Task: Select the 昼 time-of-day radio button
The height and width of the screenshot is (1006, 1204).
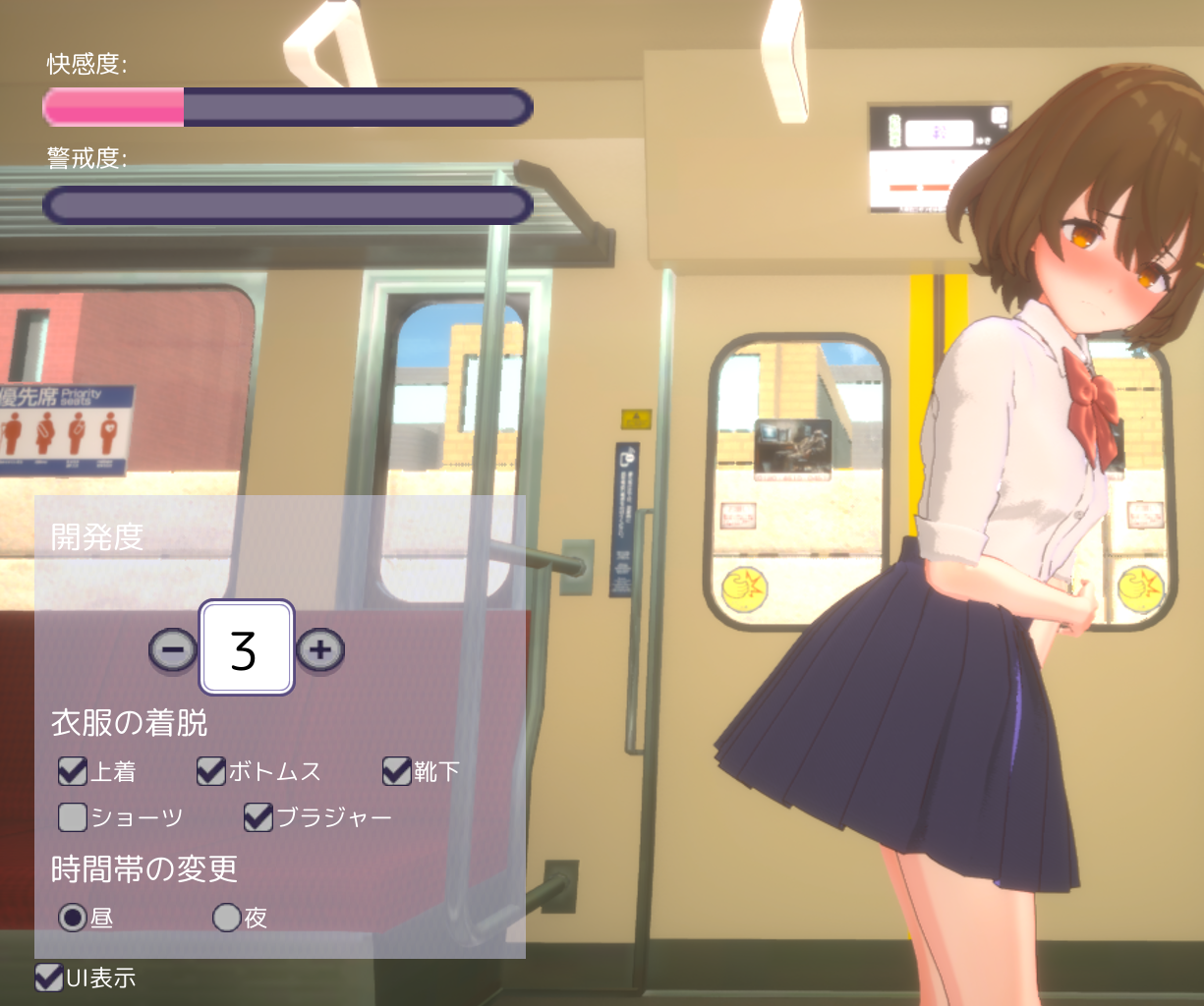Action: point(73,918)
